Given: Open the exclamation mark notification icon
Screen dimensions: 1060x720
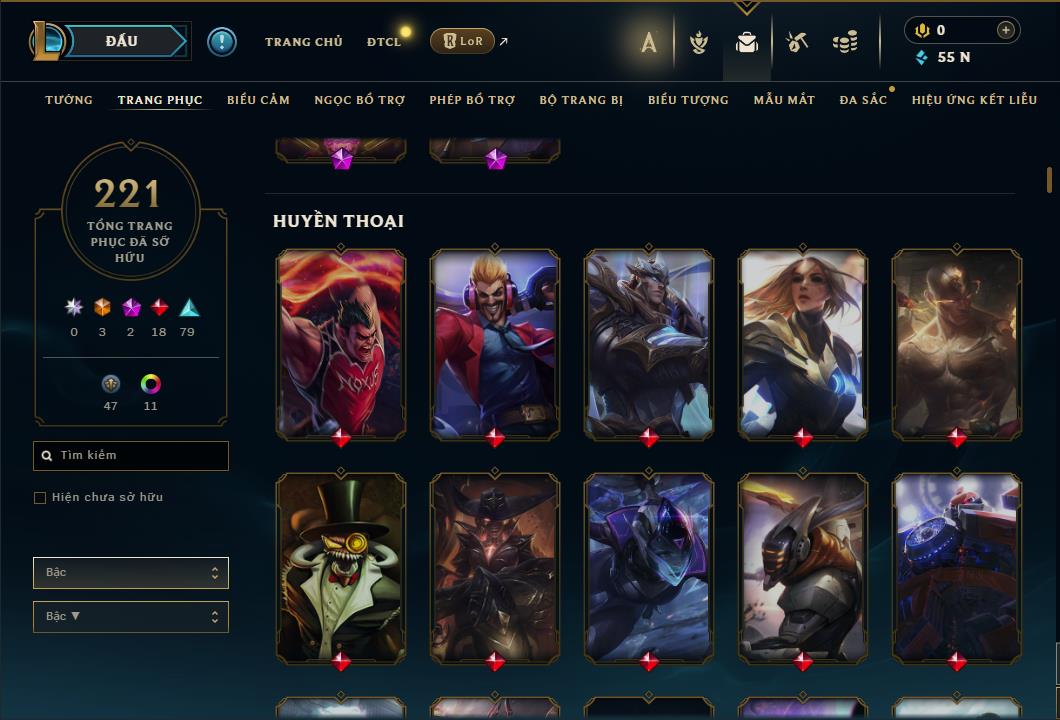Looking at the screenshot, I should point(221,42).
